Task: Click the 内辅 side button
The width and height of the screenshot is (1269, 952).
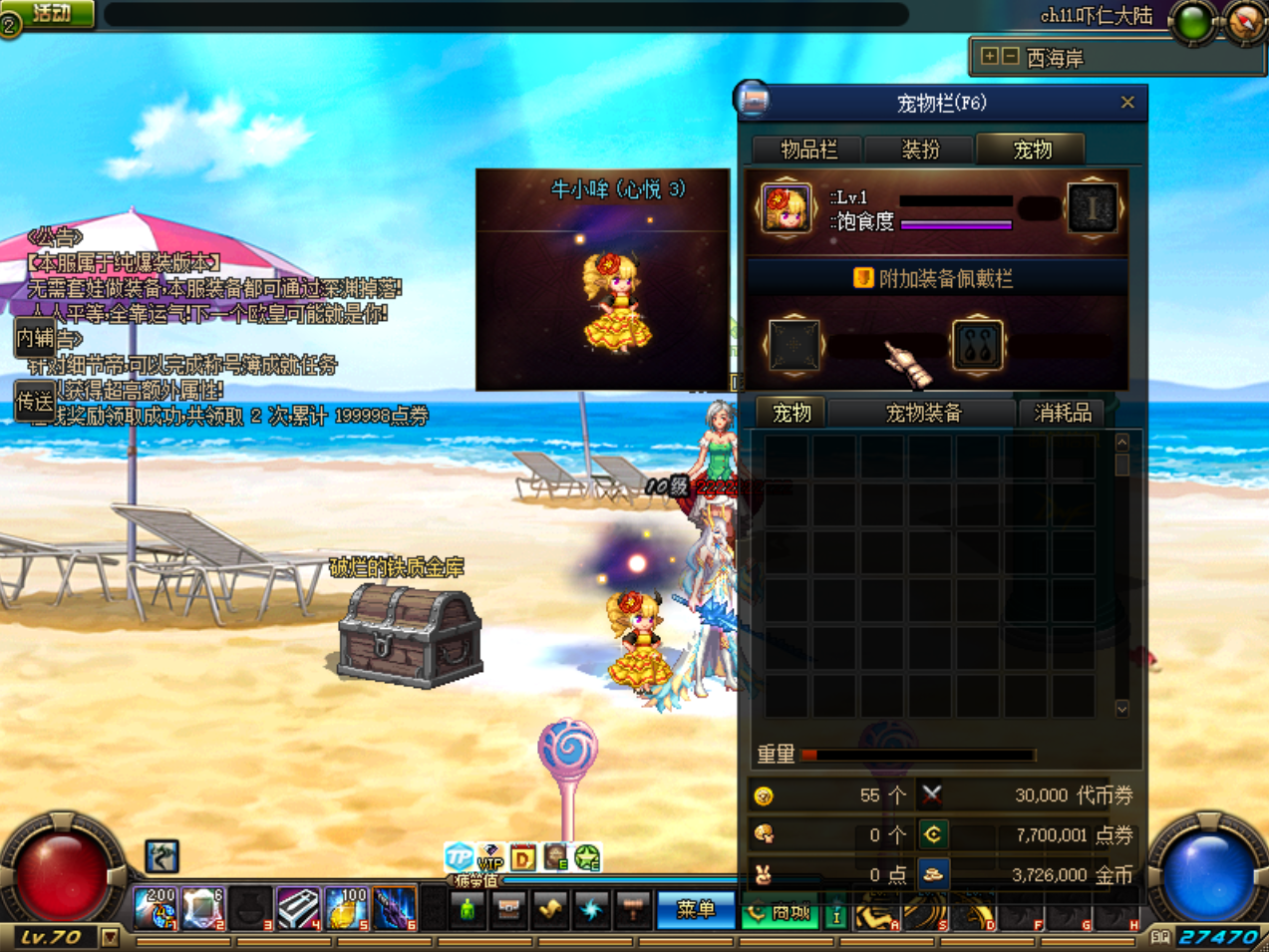Action: 34,338
